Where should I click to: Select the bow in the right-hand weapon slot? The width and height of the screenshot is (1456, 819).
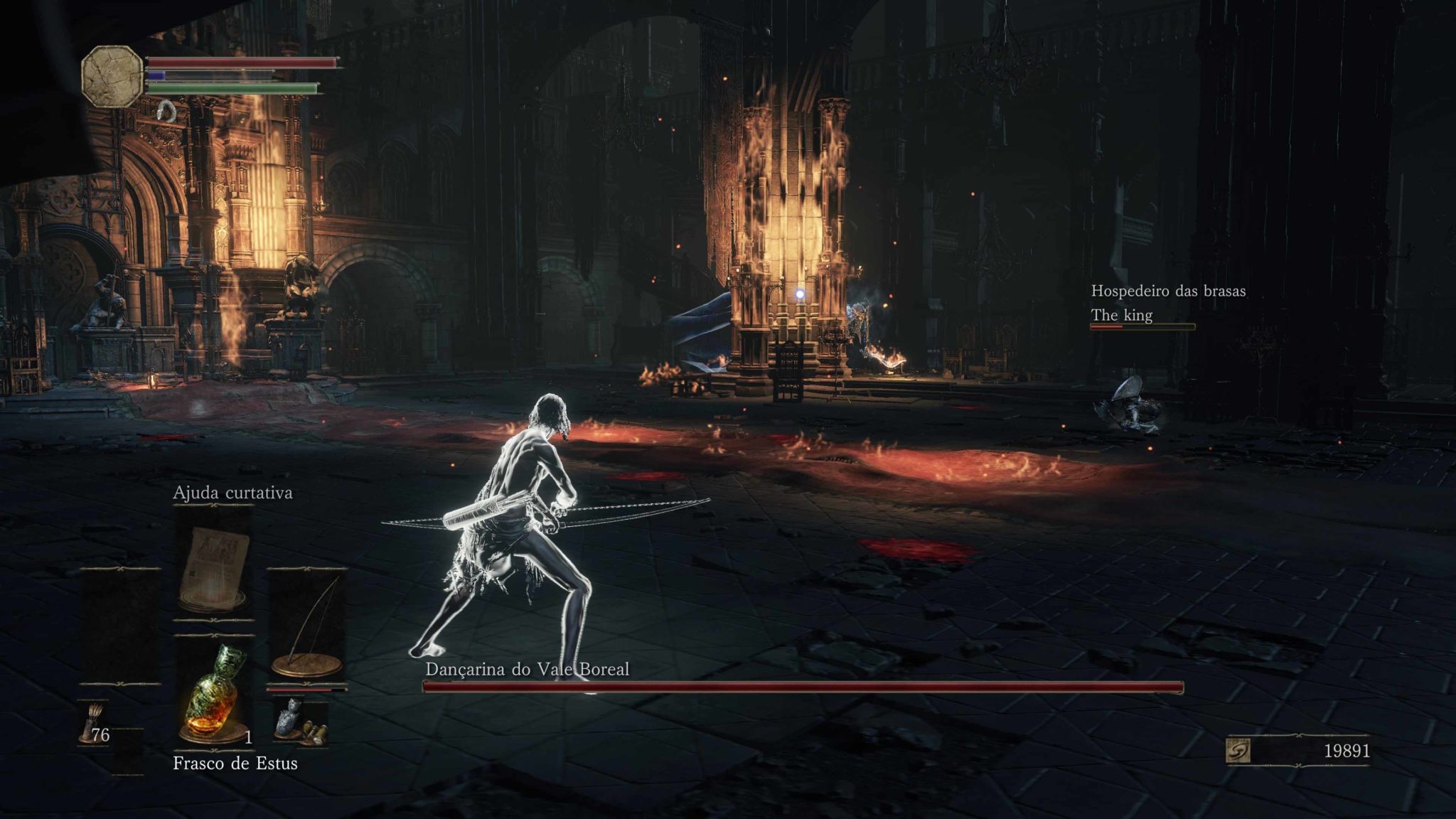pos(307,627)
